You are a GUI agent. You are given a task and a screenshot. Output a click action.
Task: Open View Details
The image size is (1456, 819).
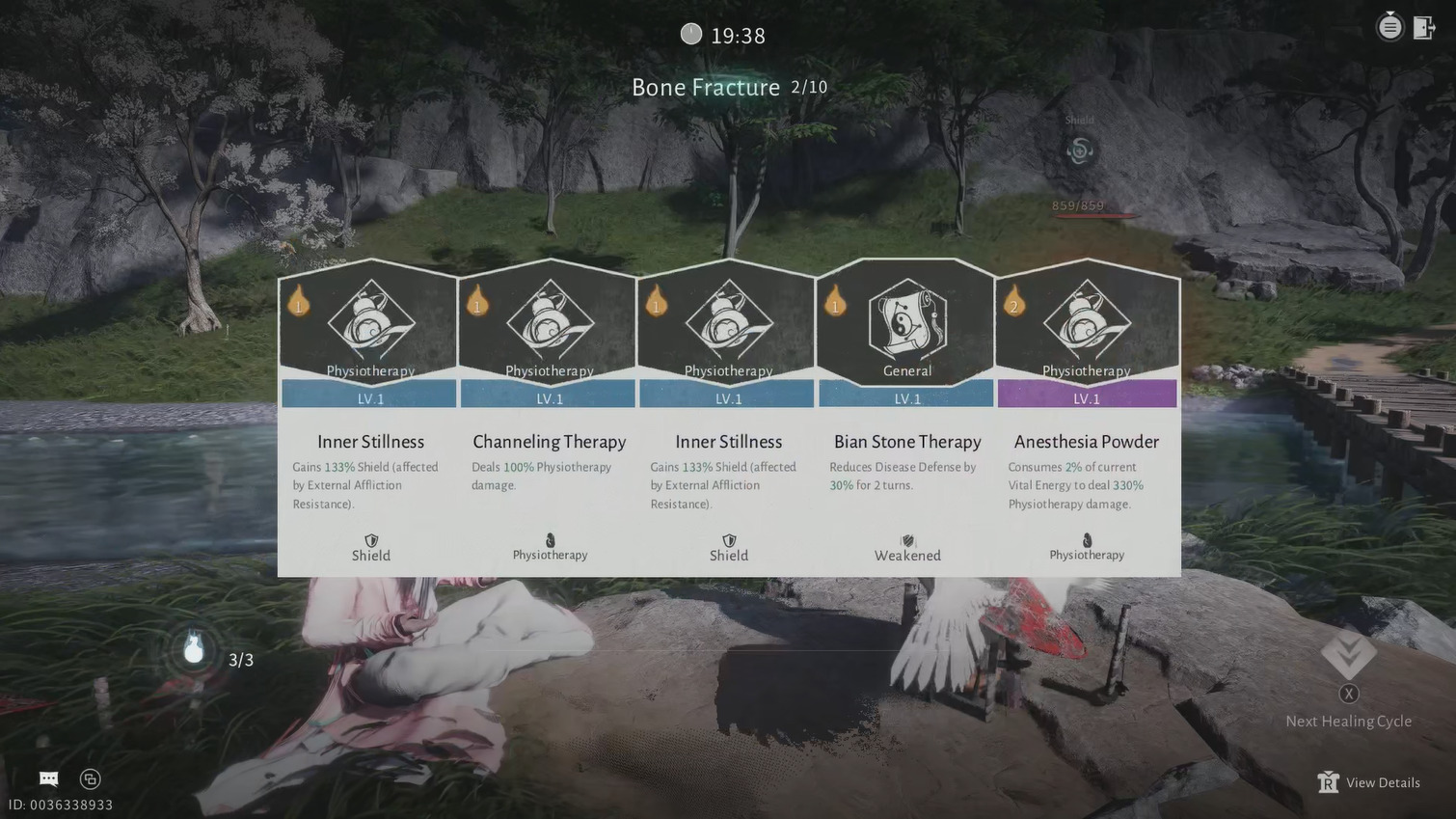pos(1369,782)
